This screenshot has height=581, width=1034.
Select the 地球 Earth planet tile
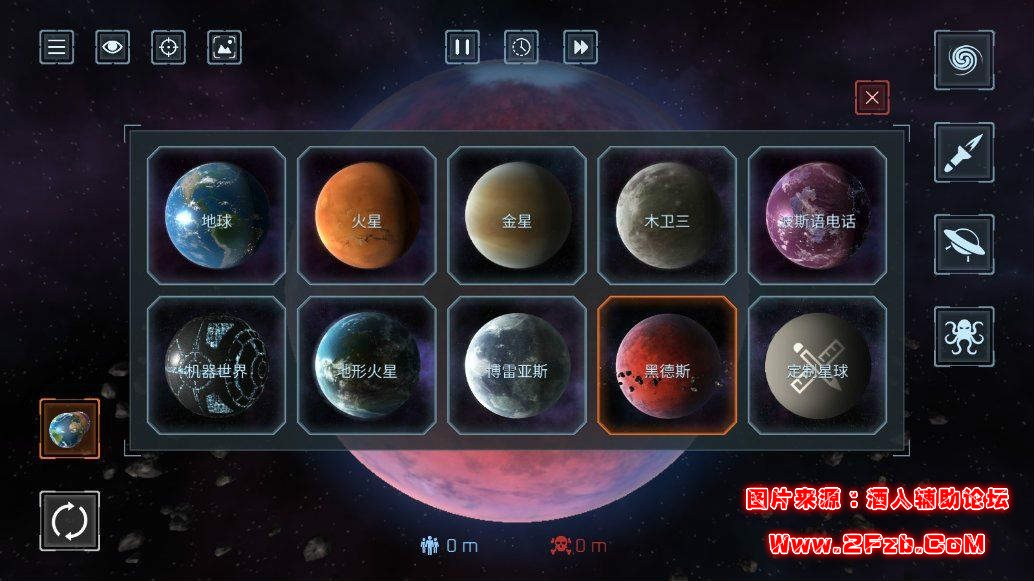pyautogui.click(x=216, y=216)
